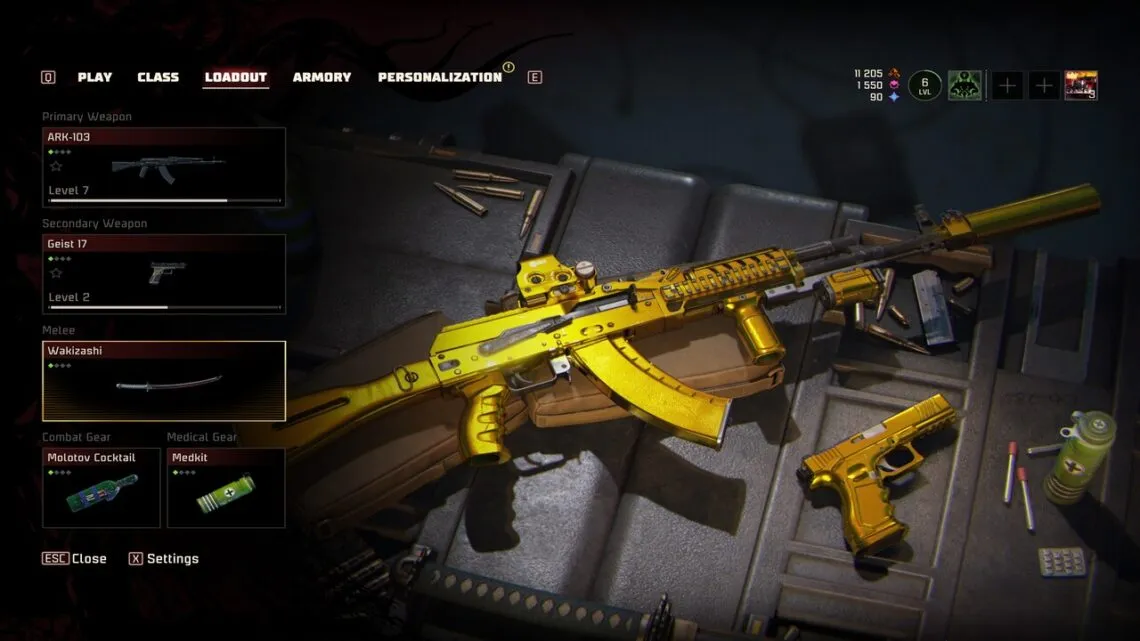This screenshot has height=641, width=1140.
Task: Select the Loadout tab
Action: click(236, 77)
